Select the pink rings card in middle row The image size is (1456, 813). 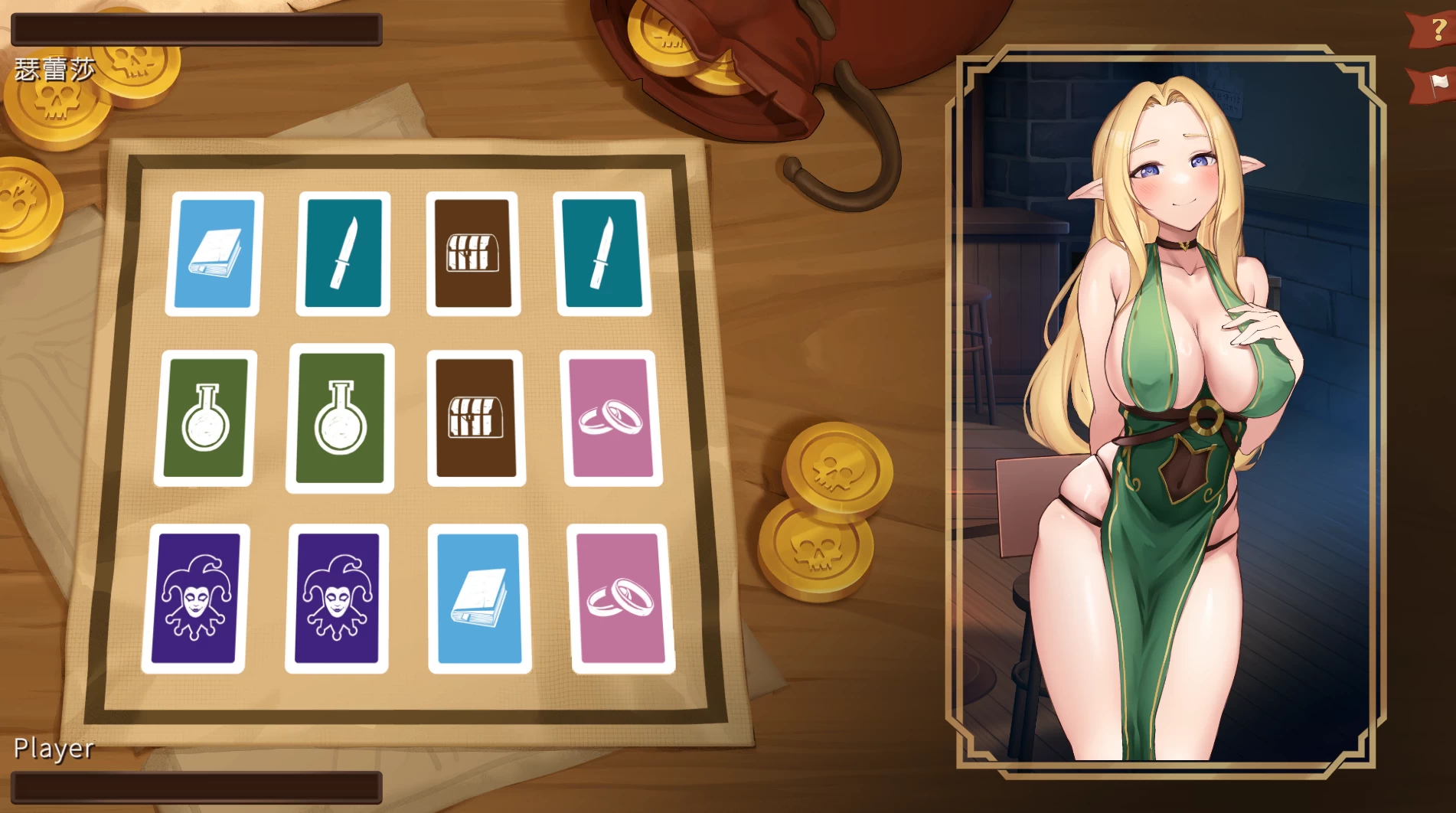pyautogui.click(x=609, y=423)
